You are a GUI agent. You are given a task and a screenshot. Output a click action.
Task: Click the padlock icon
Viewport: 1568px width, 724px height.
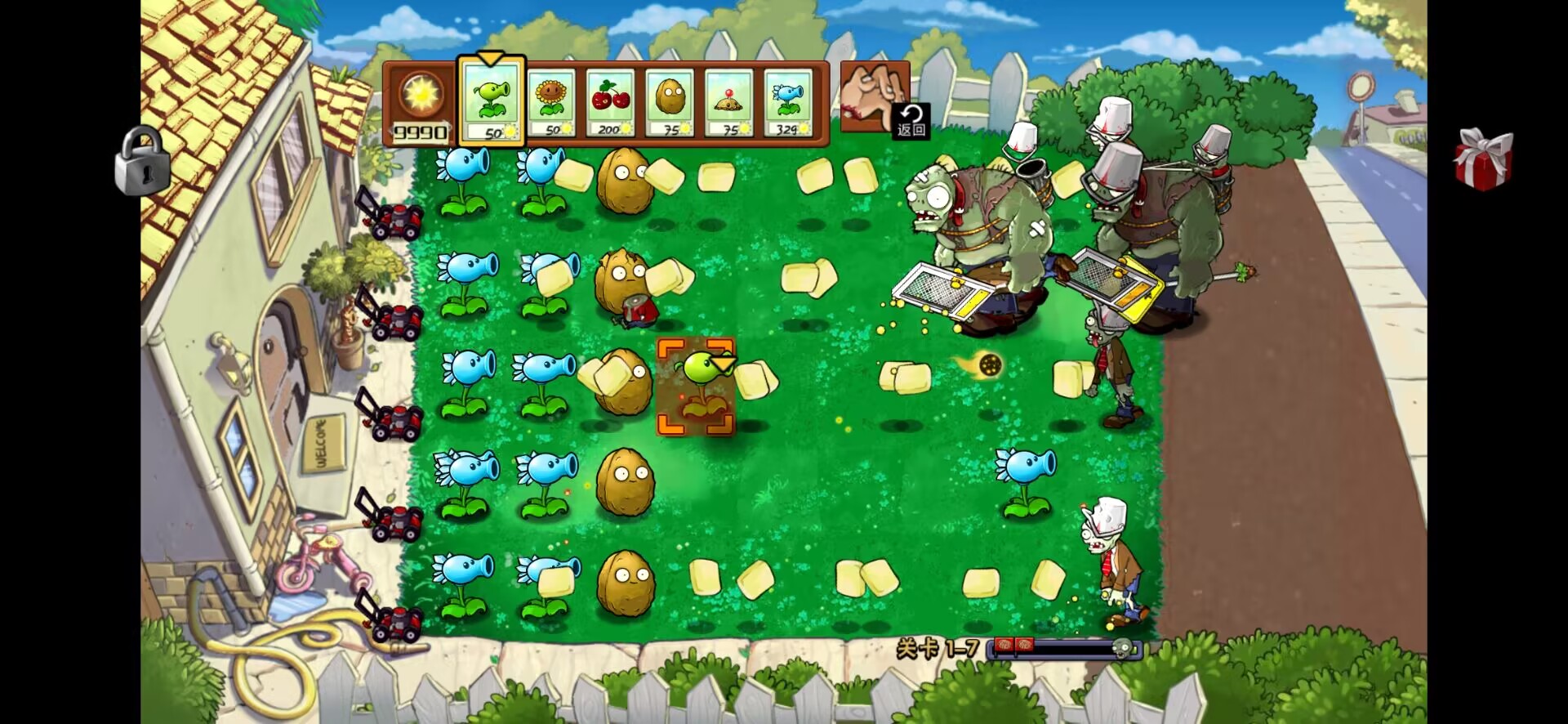(142, 161)
